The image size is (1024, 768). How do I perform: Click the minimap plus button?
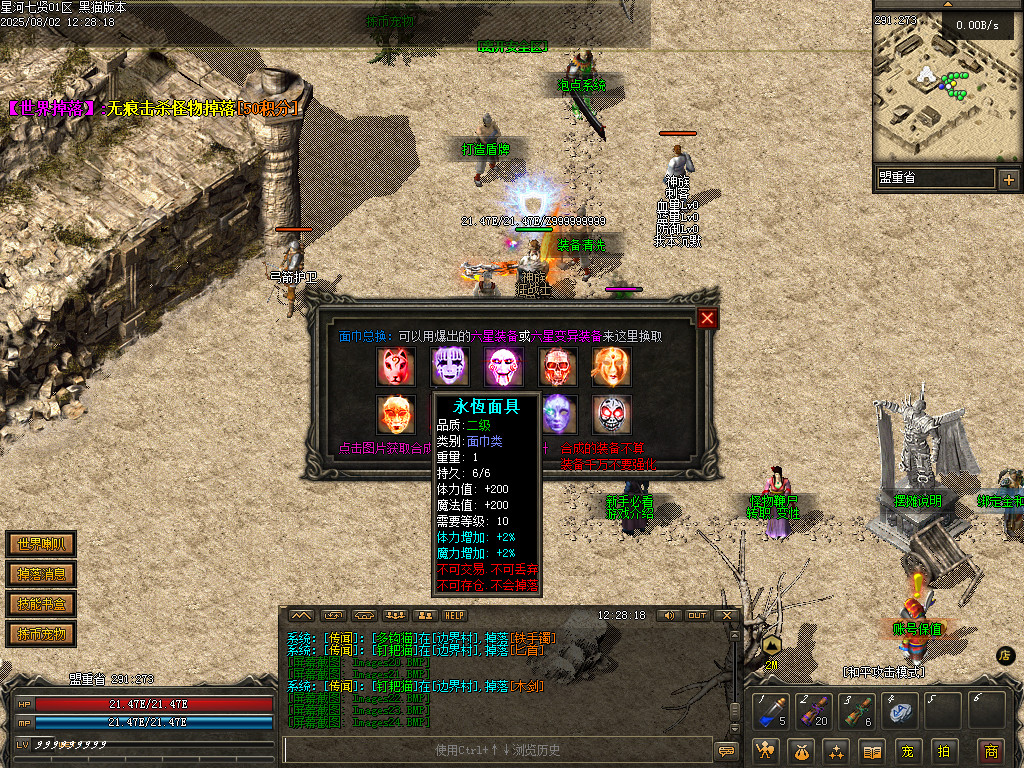(x=1008, y=180)
